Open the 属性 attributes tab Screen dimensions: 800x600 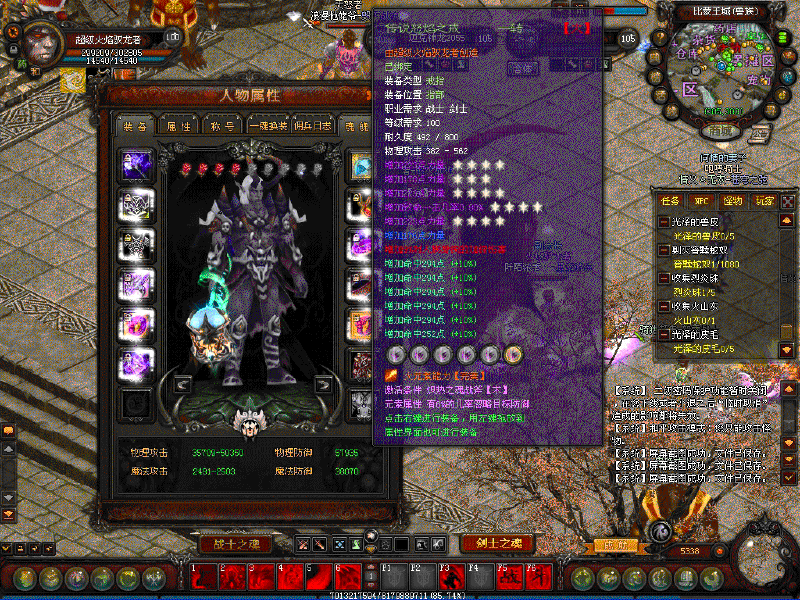[x=179, y=127]
